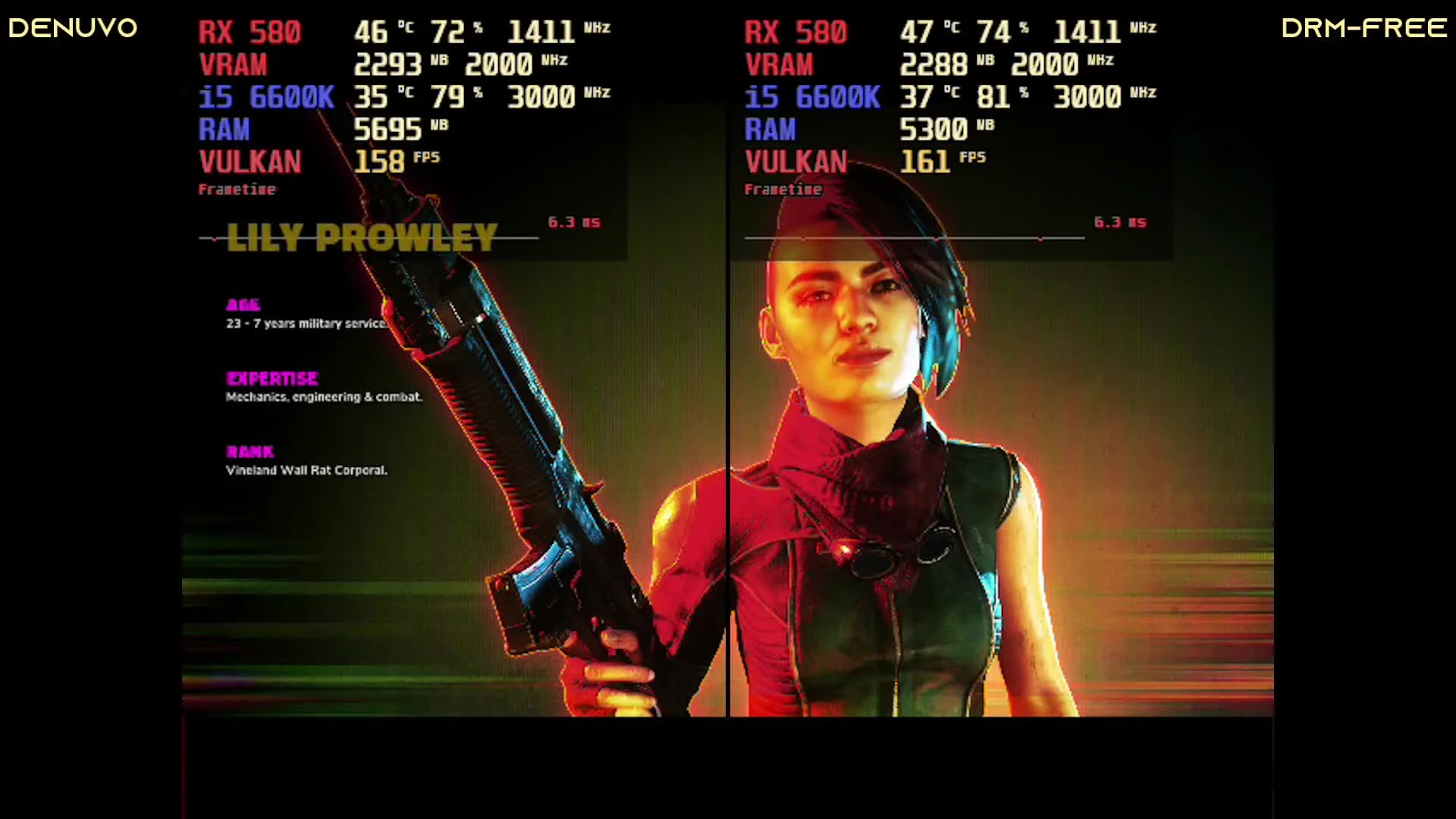Click the LILY PROWLEY character name

pyautogui.click(x=362, y=237)
